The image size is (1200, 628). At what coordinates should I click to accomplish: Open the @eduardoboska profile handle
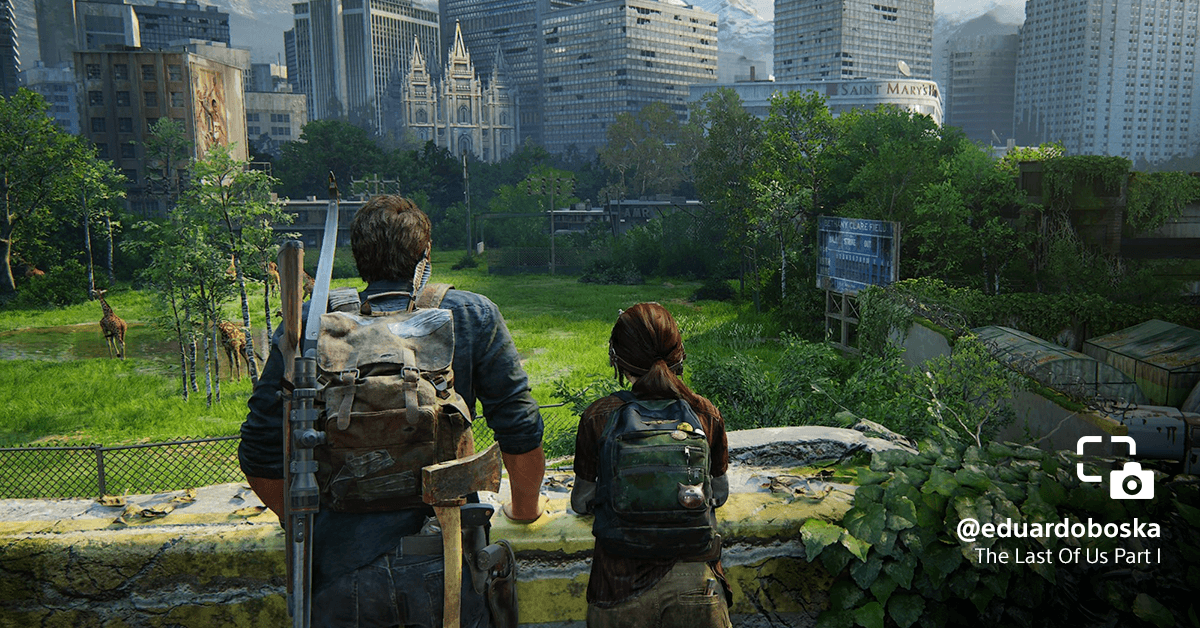click(x=1058, y=529)
